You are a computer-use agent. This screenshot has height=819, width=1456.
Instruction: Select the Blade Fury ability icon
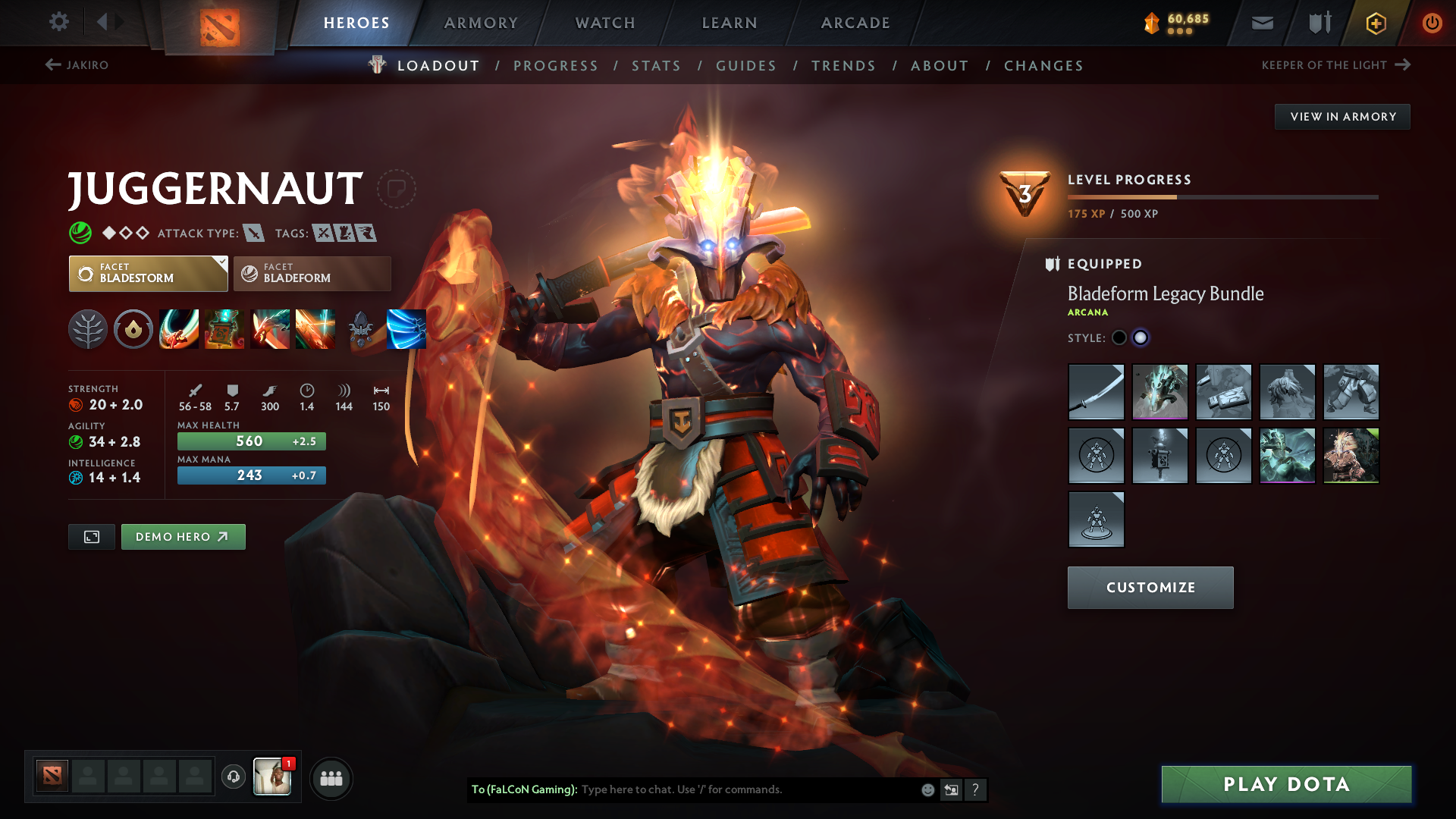pos(178,328)
